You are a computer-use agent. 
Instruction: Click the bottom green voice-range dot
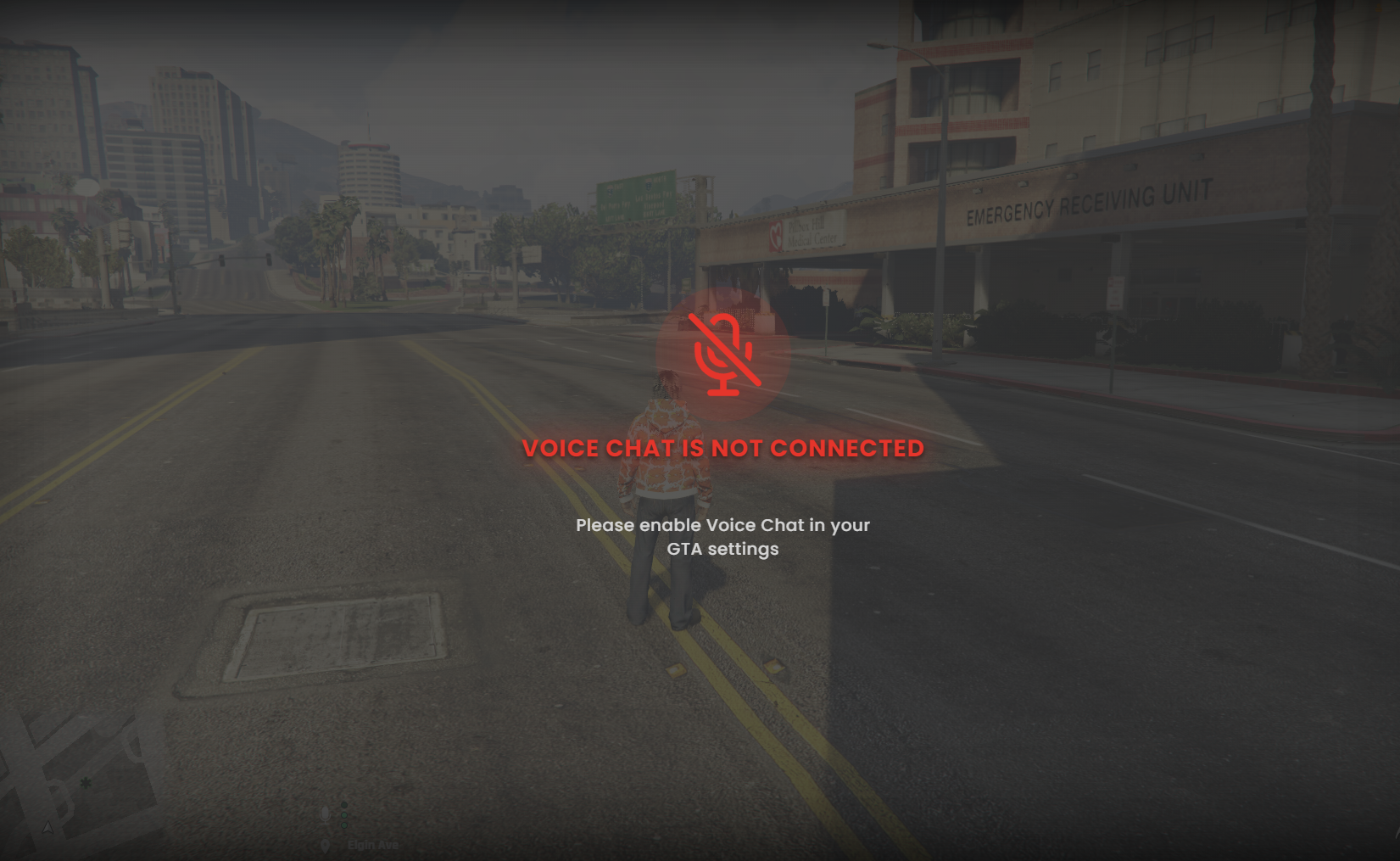coord(343,825)
